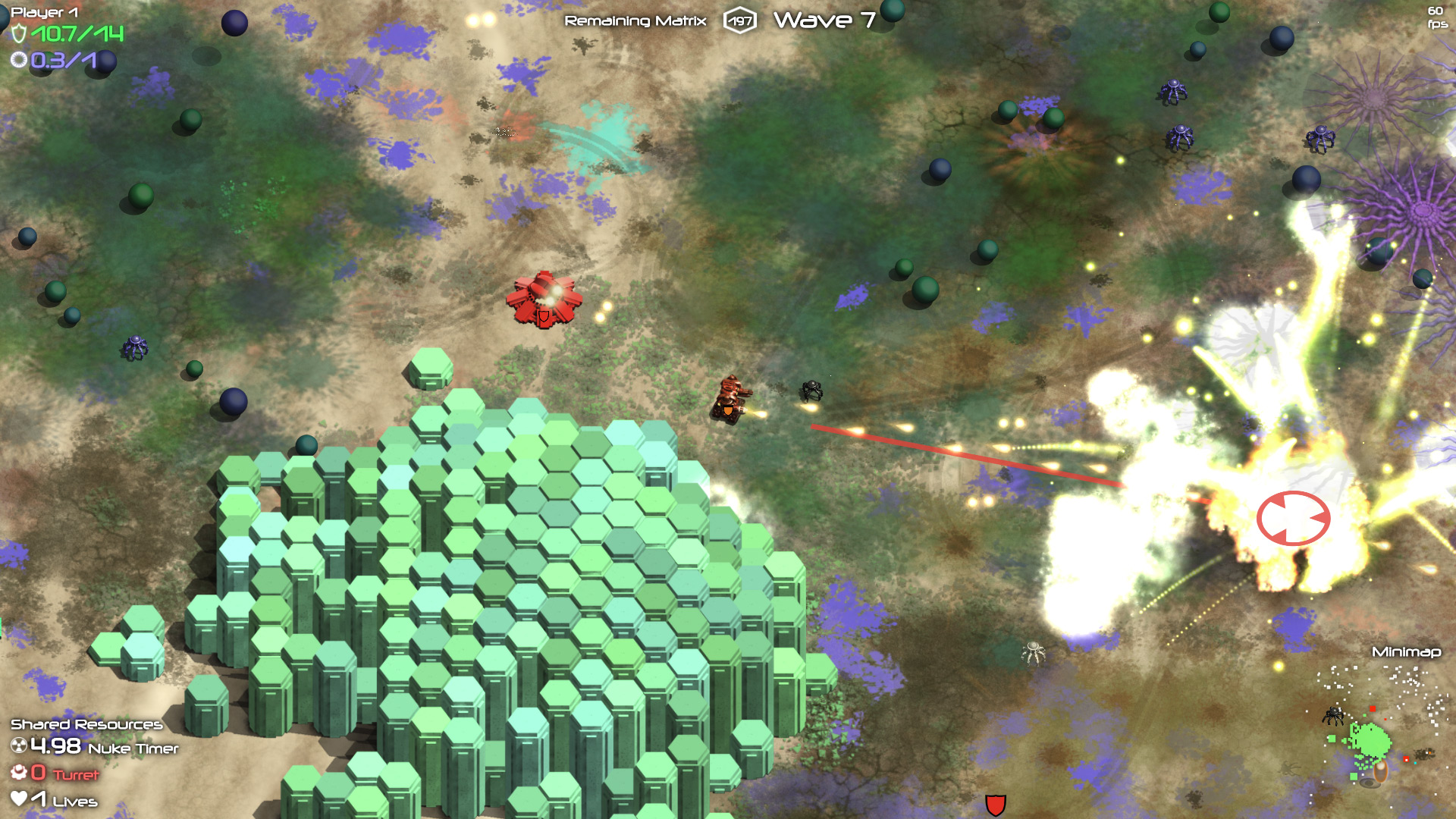The height and width of the screenshot is (819, 1456).
Task: Select the red Turret resource icon
Action: pos(19,773)
